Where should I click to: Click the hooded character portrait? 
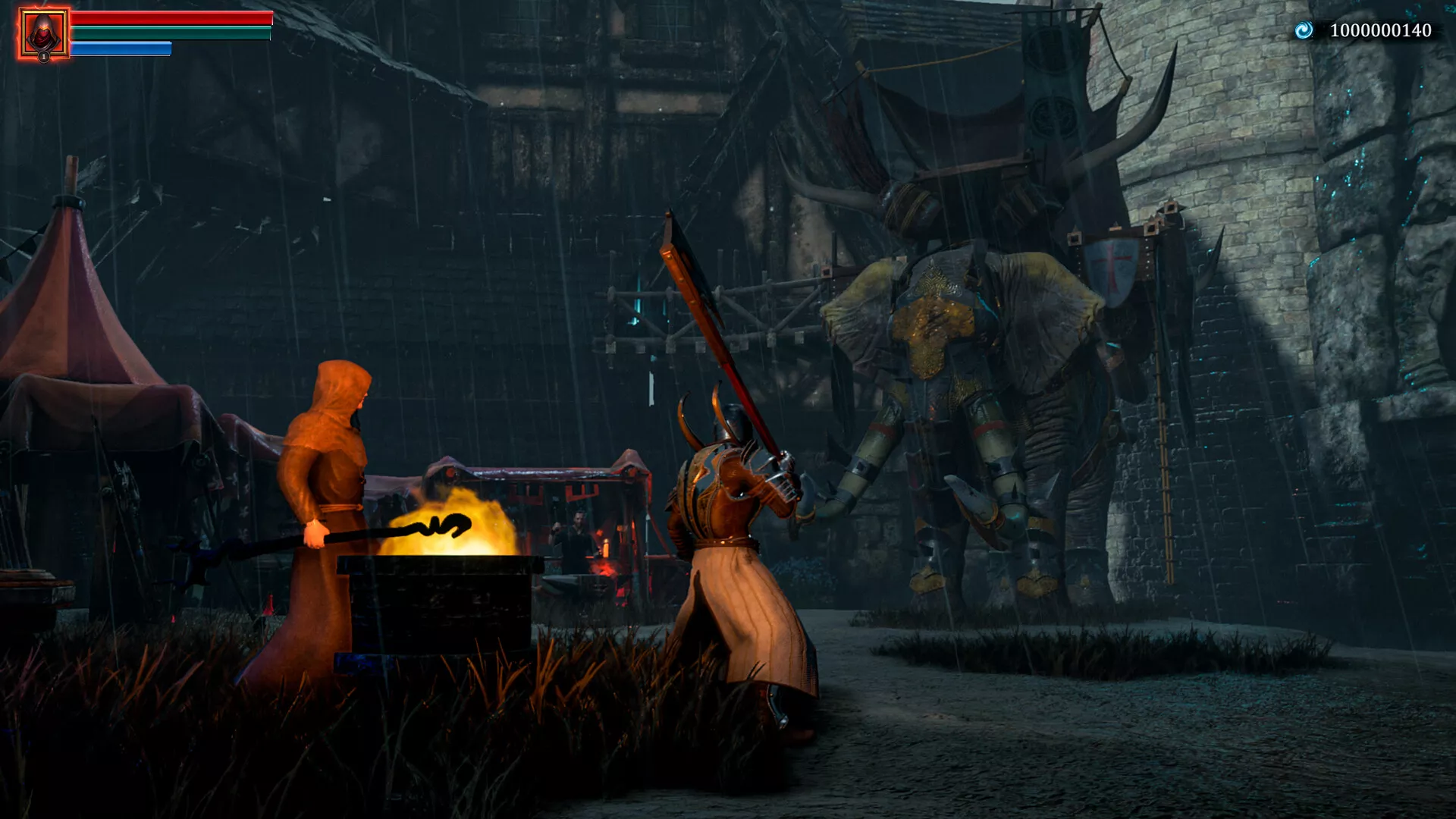[44, 33]
